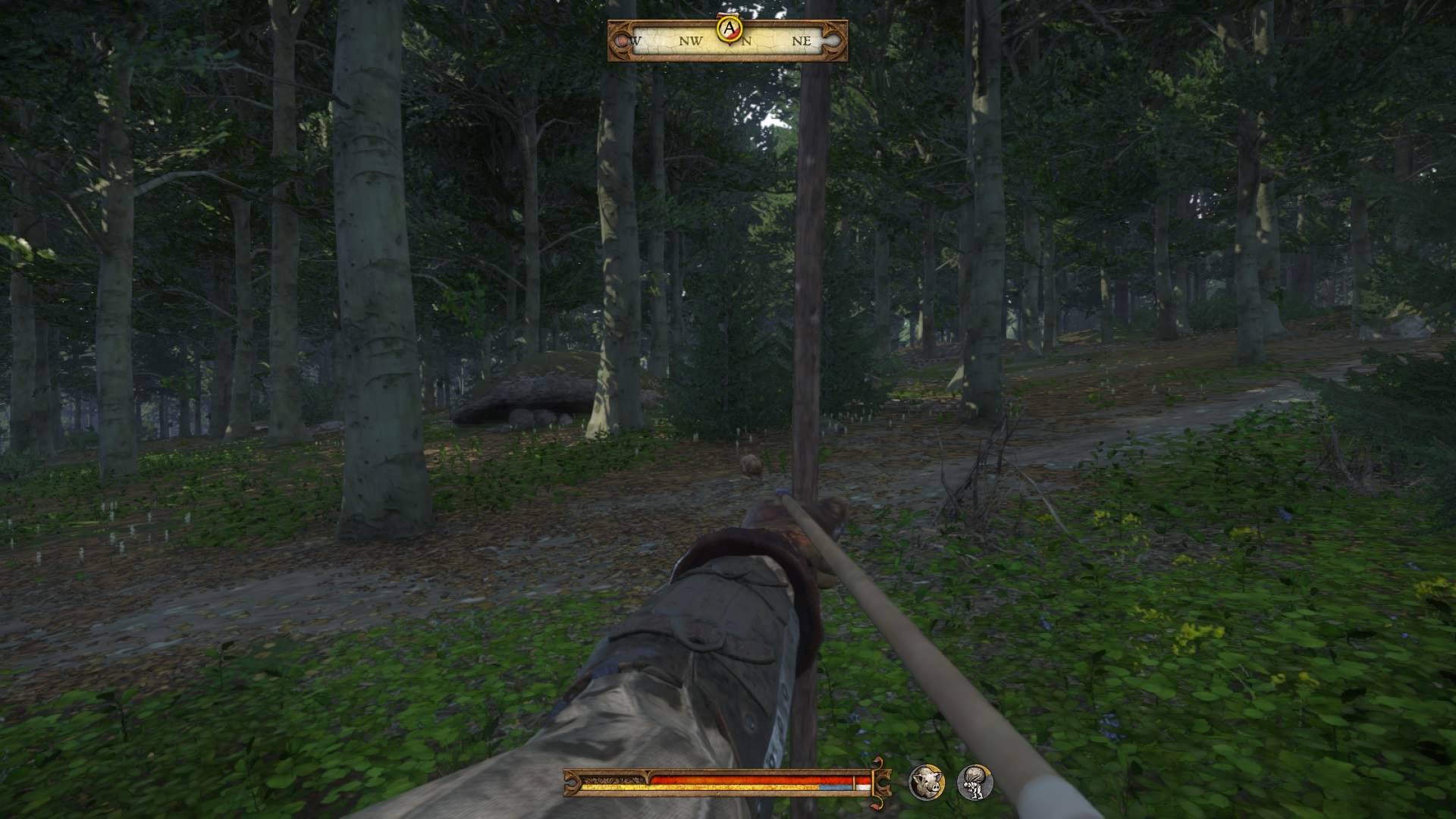Select the boar head status icon
Screen dimensions: 1456x819
[926, 782]
